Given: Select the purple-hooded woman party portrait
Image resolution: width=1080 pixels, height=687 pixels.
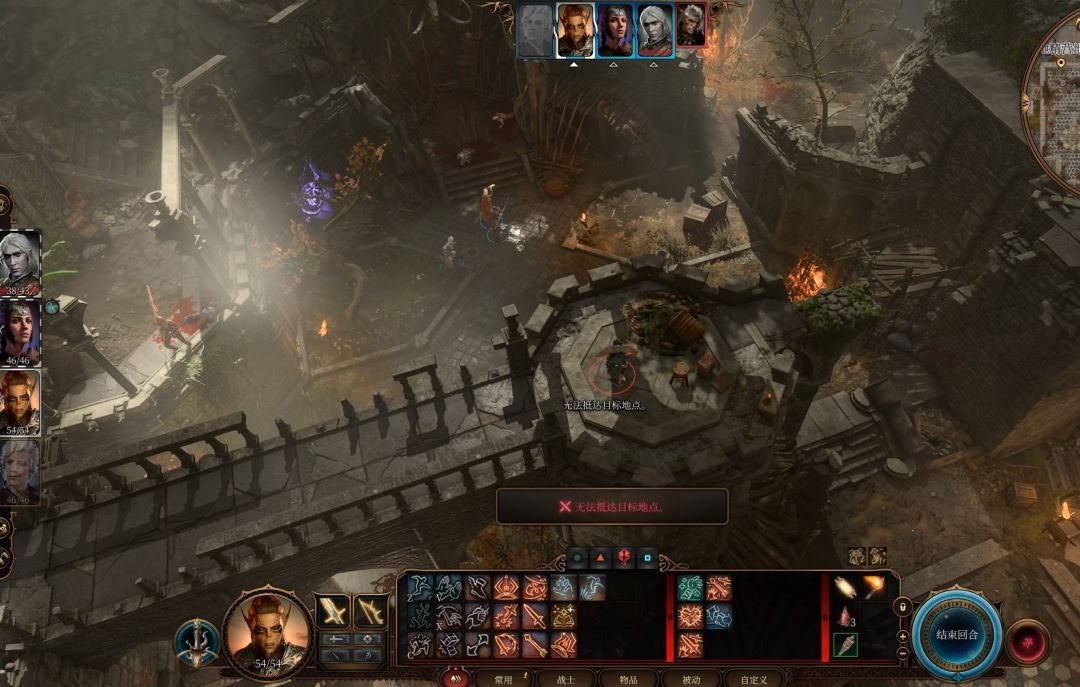Looking at the screenshot, I should coord(20,331).
